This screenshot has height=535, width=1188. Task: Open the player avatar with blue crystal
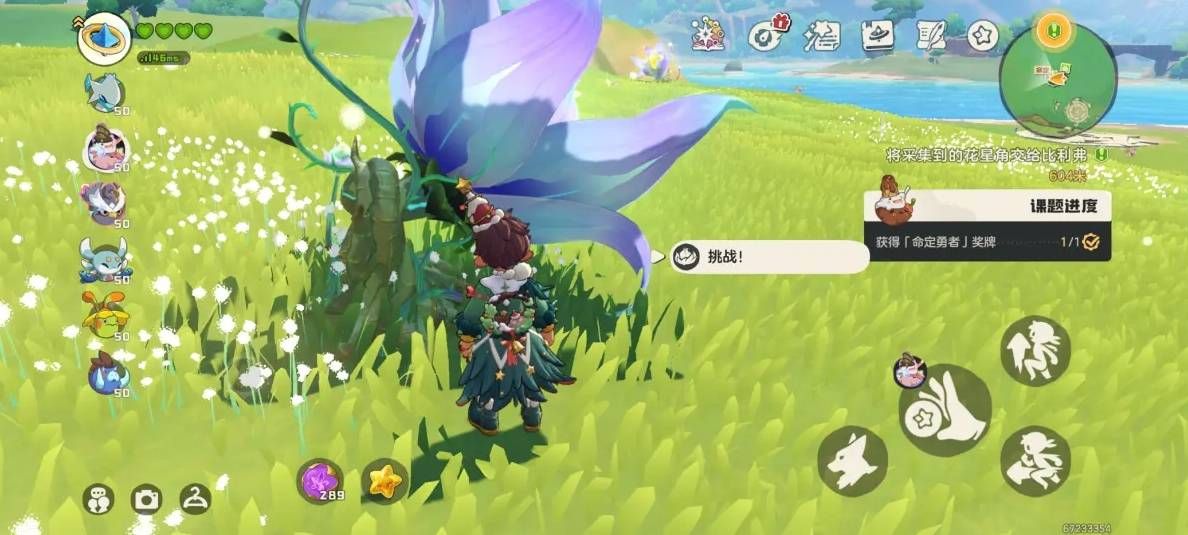click(104, 39)
